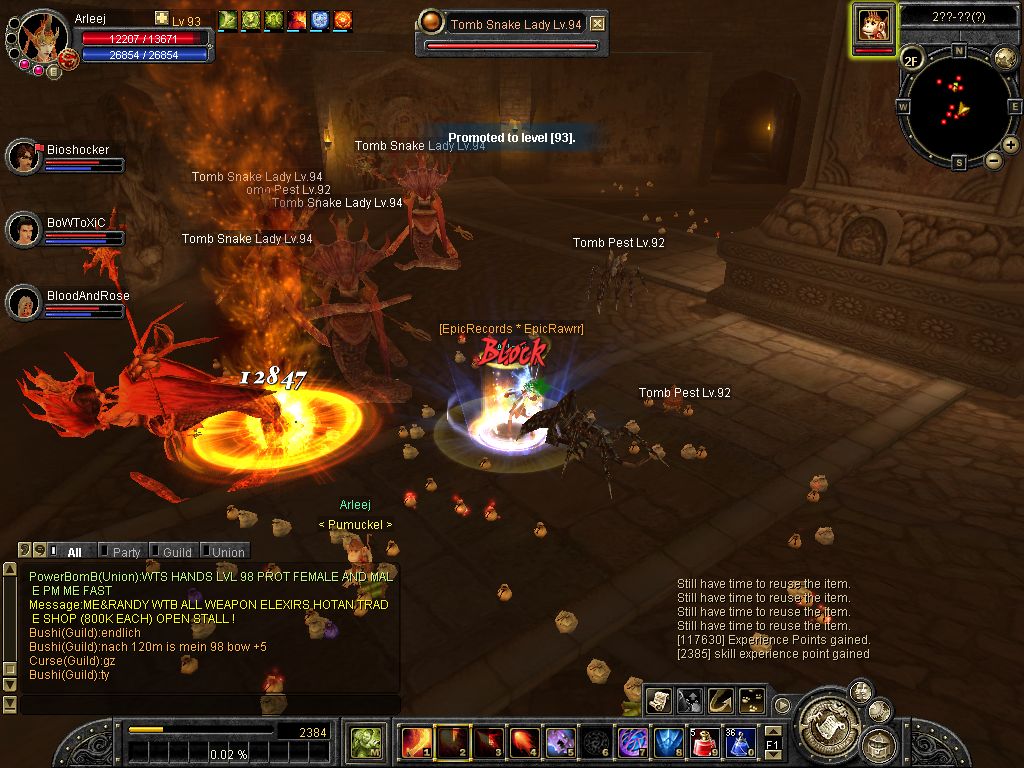1024x768 pixels.
Task: Show the All chat tab
Action: pyautogui.click(x=74, y=551)
